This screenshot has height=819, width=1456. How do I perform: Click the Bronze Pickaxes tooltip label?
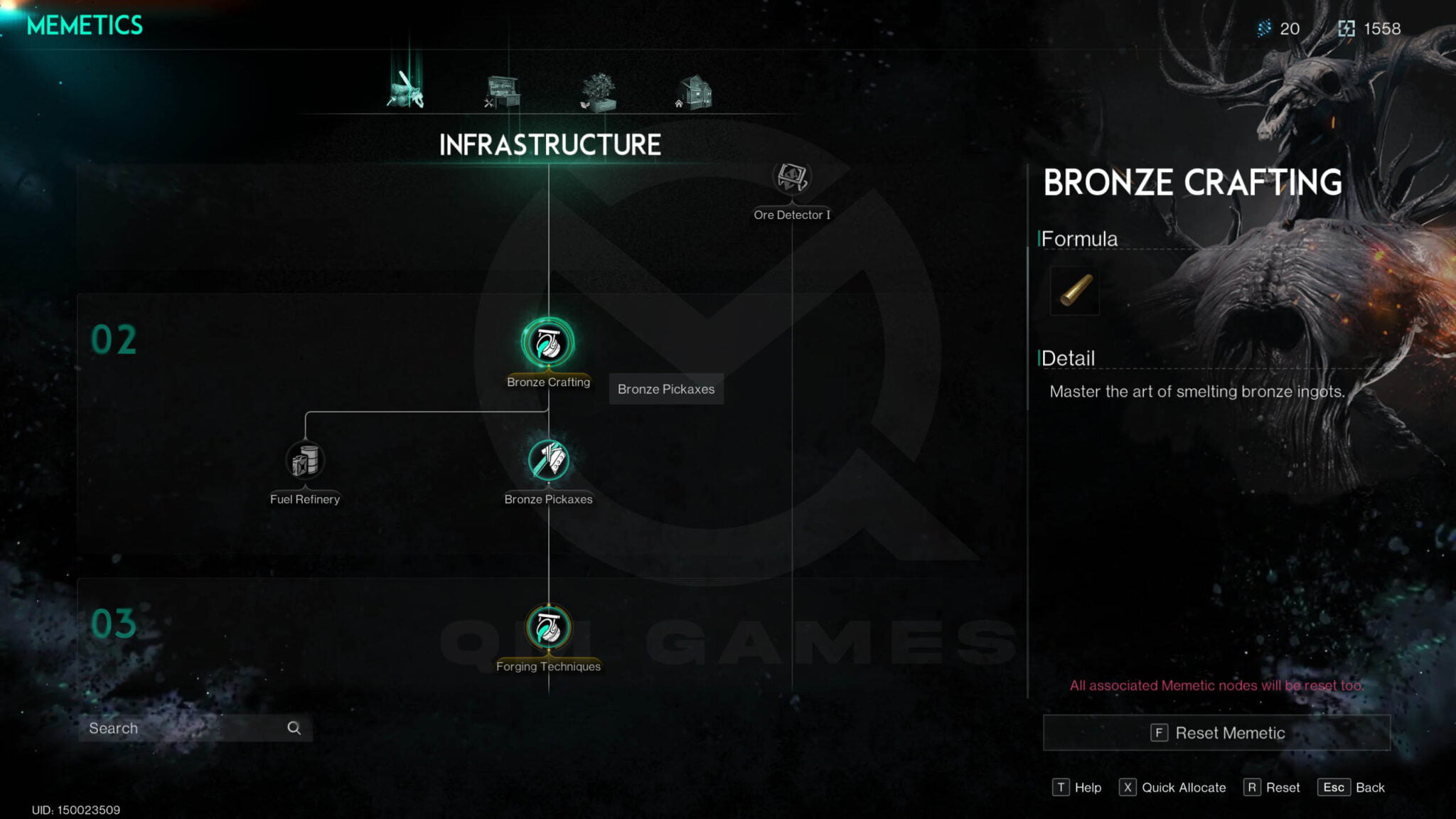pyautogui.click(x=665, y=389)
